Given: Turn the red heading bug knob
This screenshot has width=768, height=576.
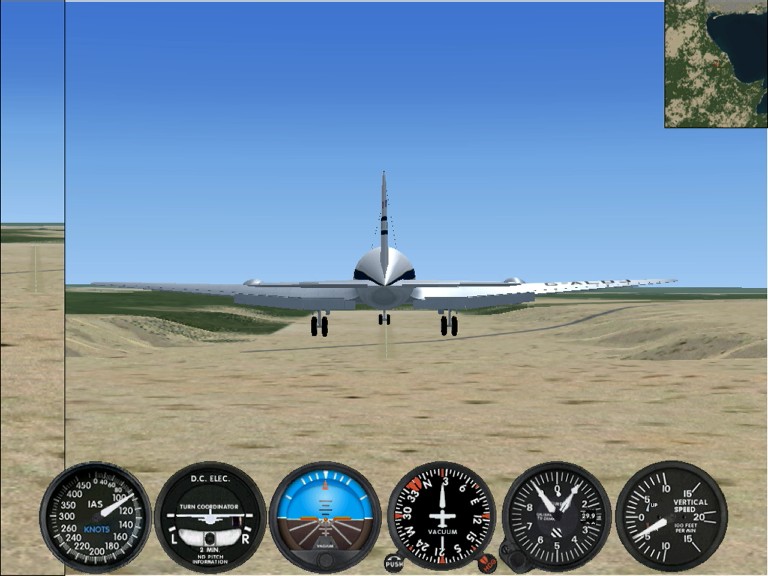Looking at the screenshot, I should pyautogui.click(x=487, y=563).
